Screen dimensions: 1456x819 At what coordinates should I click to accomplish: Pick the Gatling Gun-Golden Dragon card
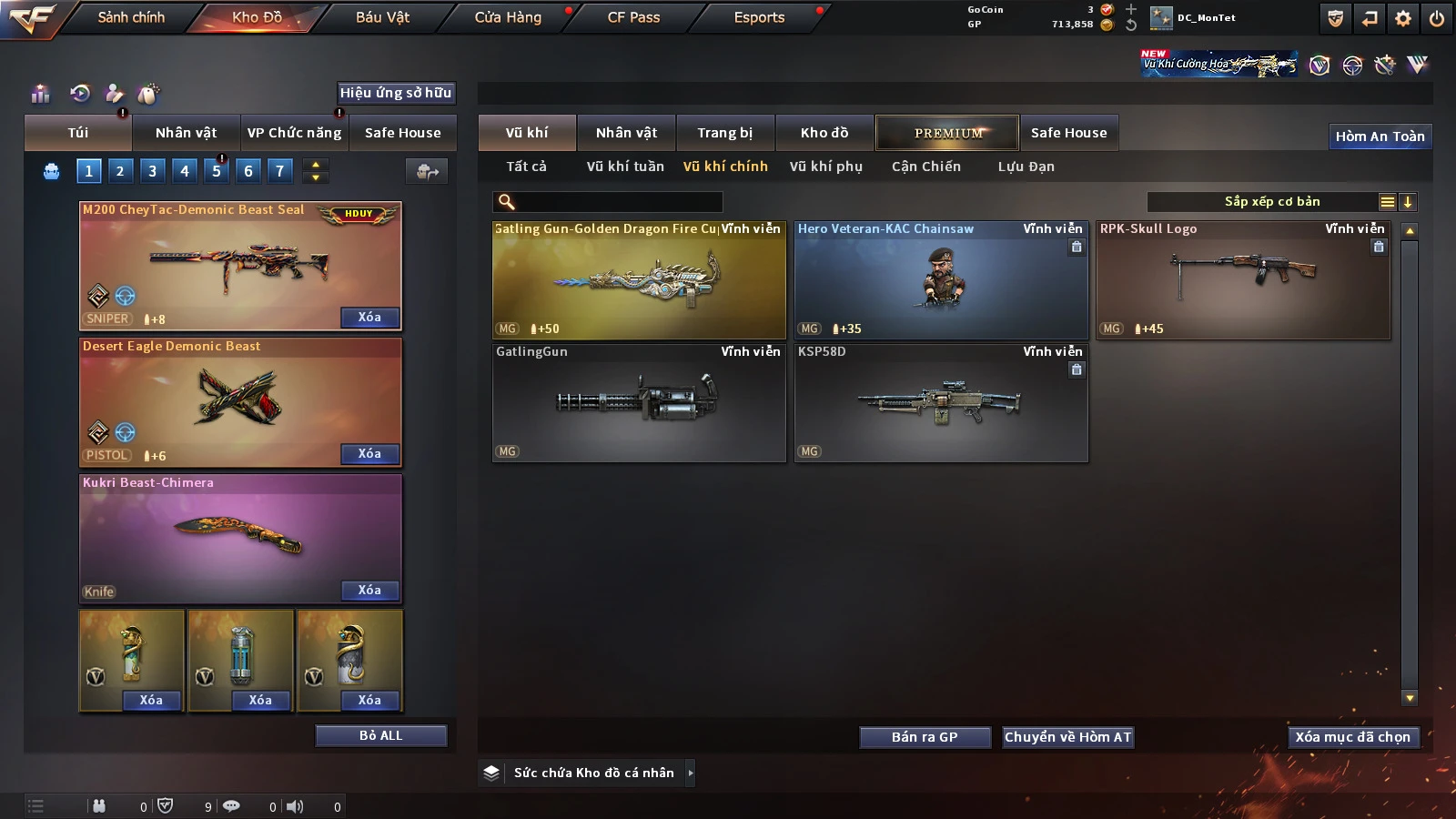(639, 280)
